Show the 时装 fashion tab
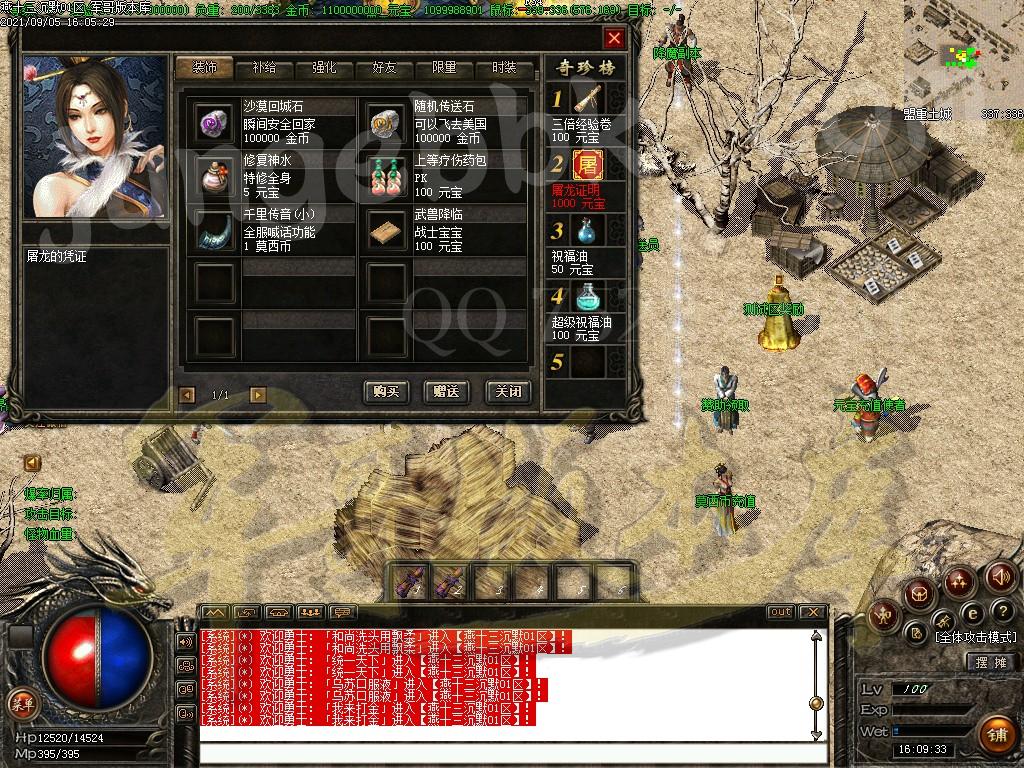1024x768 pixels. tap(504, 68)
